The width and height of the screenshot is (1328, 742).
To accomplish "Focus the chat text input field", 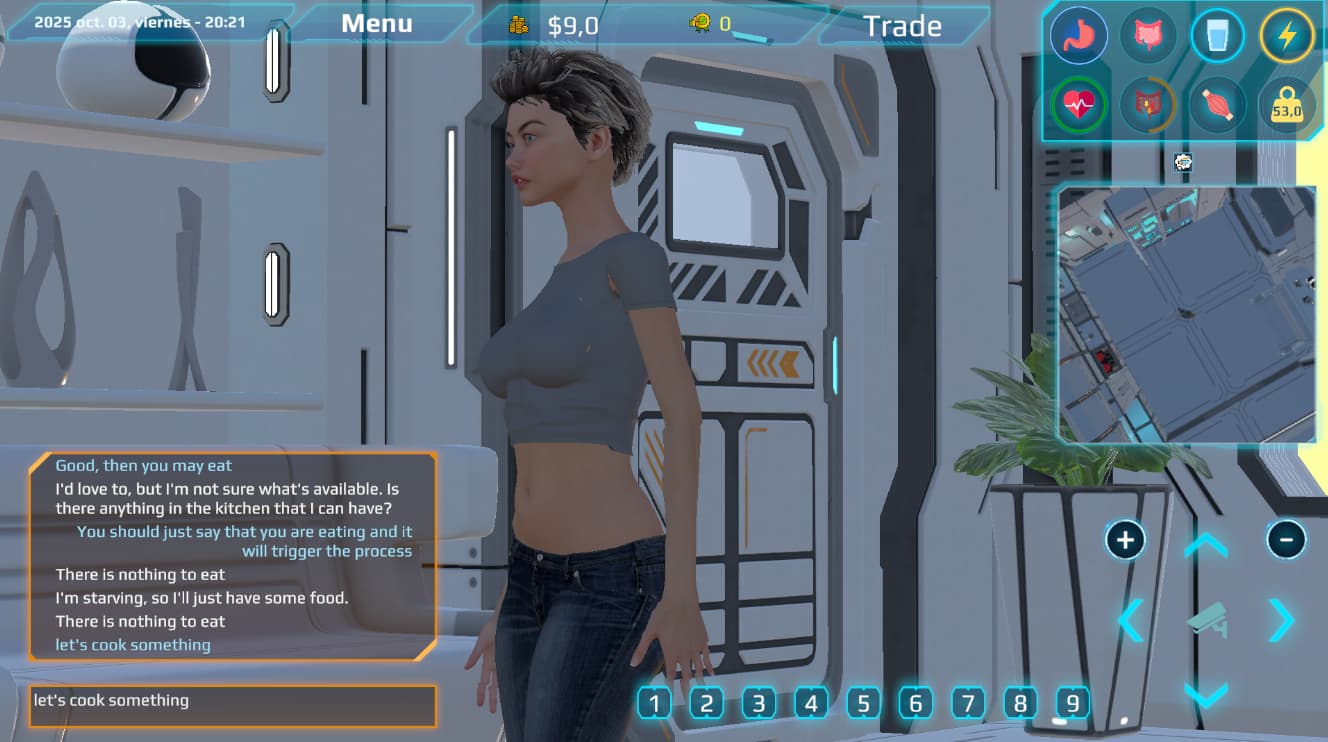I will (x=232, y=705).
